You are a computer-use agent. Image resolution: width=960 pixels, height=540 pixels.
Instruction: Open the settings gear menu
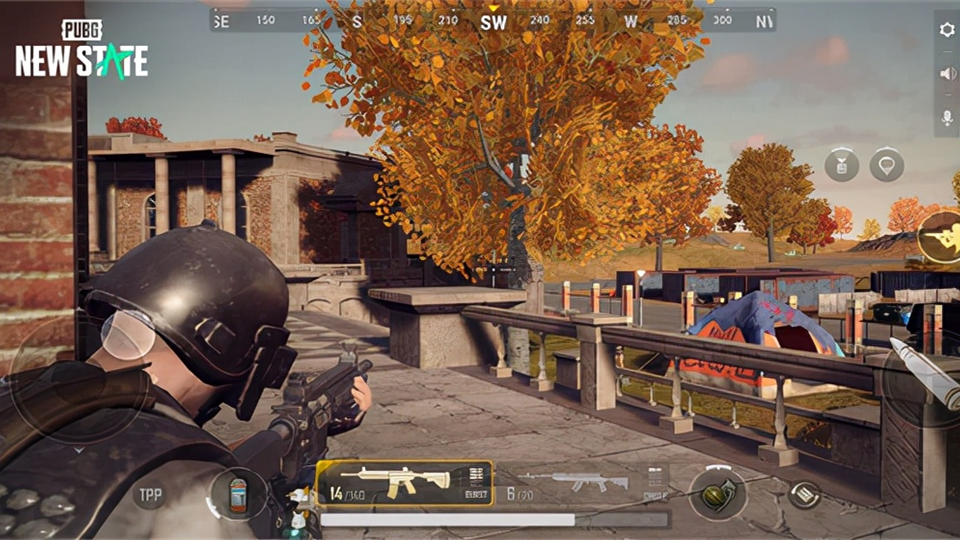click(947, 30)
